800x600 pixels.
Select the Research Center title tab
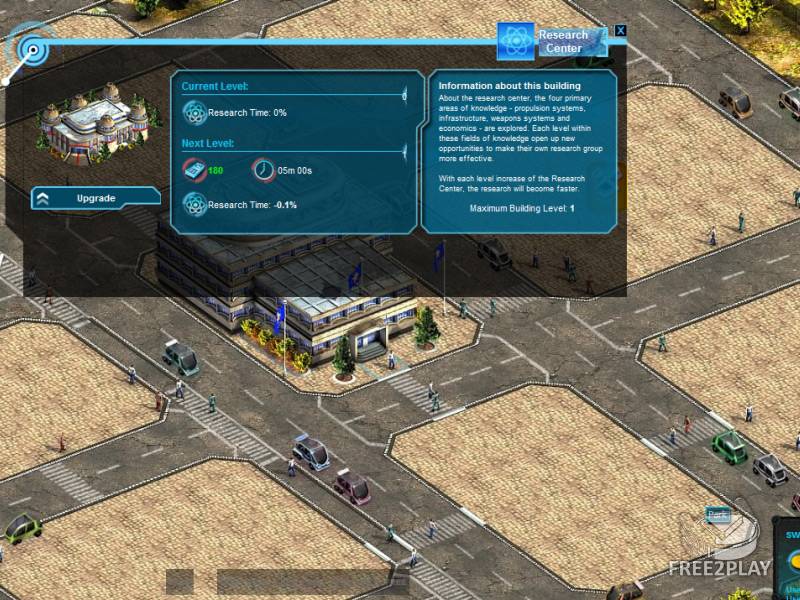553,41
